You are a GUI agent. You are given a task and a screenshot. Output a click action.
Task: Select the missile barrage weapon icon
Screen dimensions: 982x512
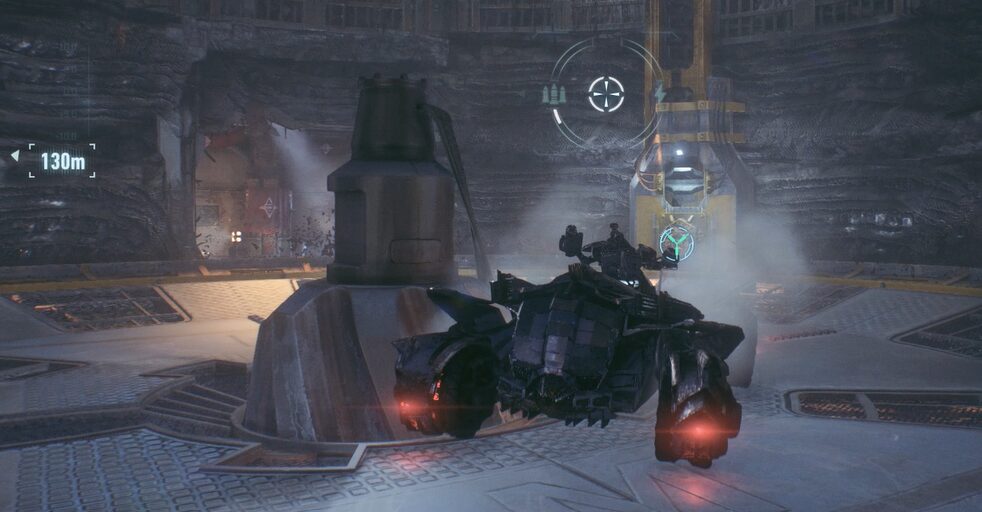tap(554, 94)
